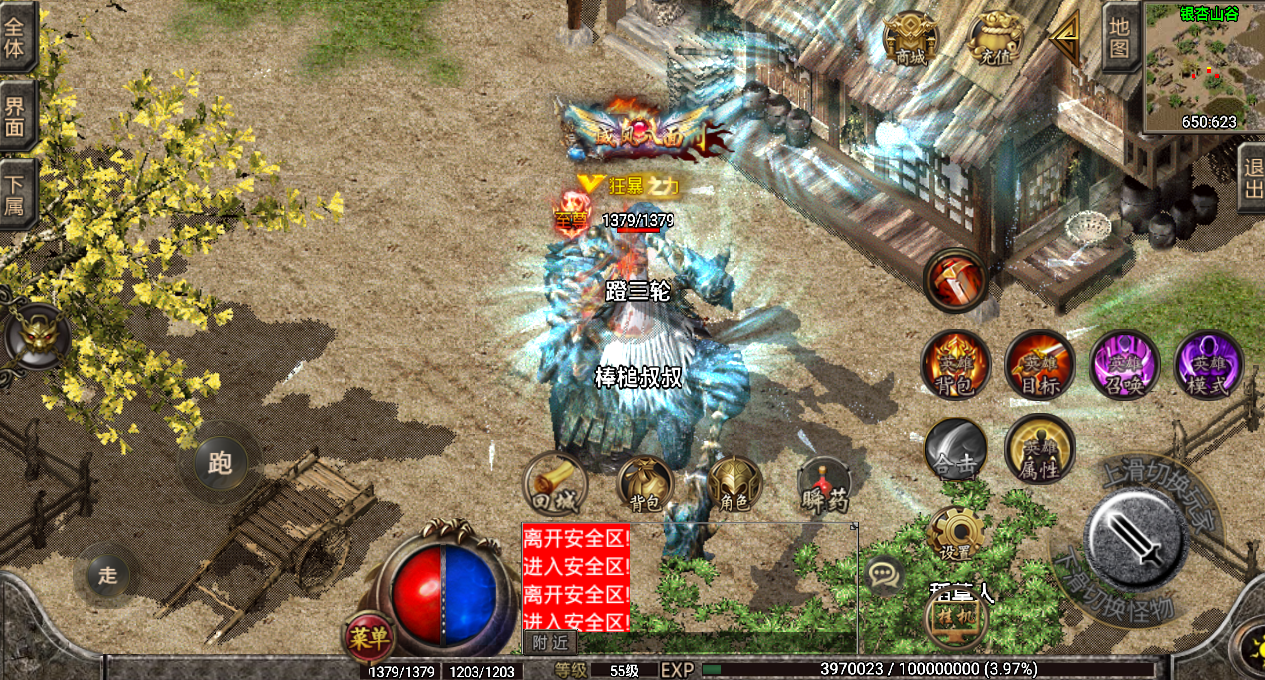Tap the 跑 run button
The image size is (1265, 680).
pos(220,462)
